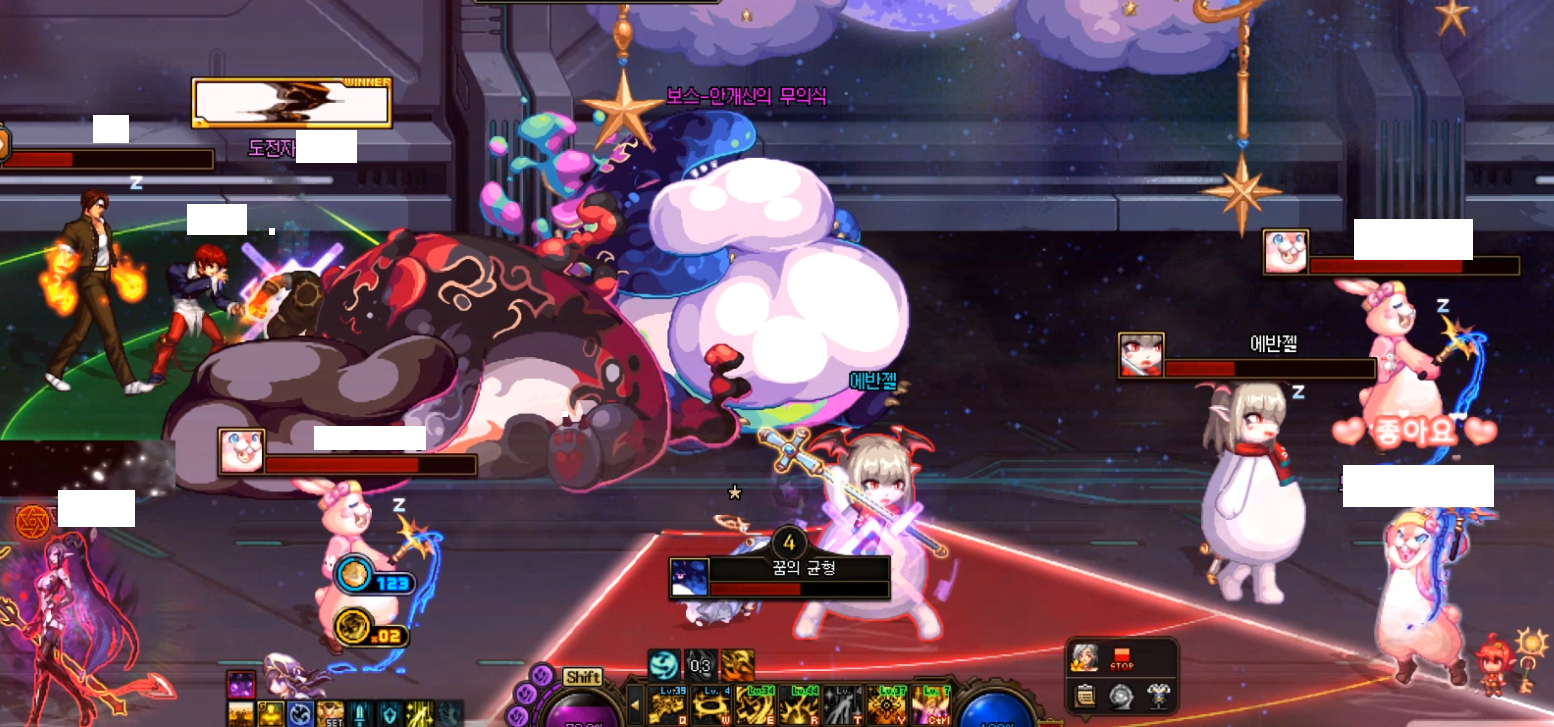Open the armor mannequin equipment icon
The height and width of the screenshot is (727, 1554).
point(1158,695)
